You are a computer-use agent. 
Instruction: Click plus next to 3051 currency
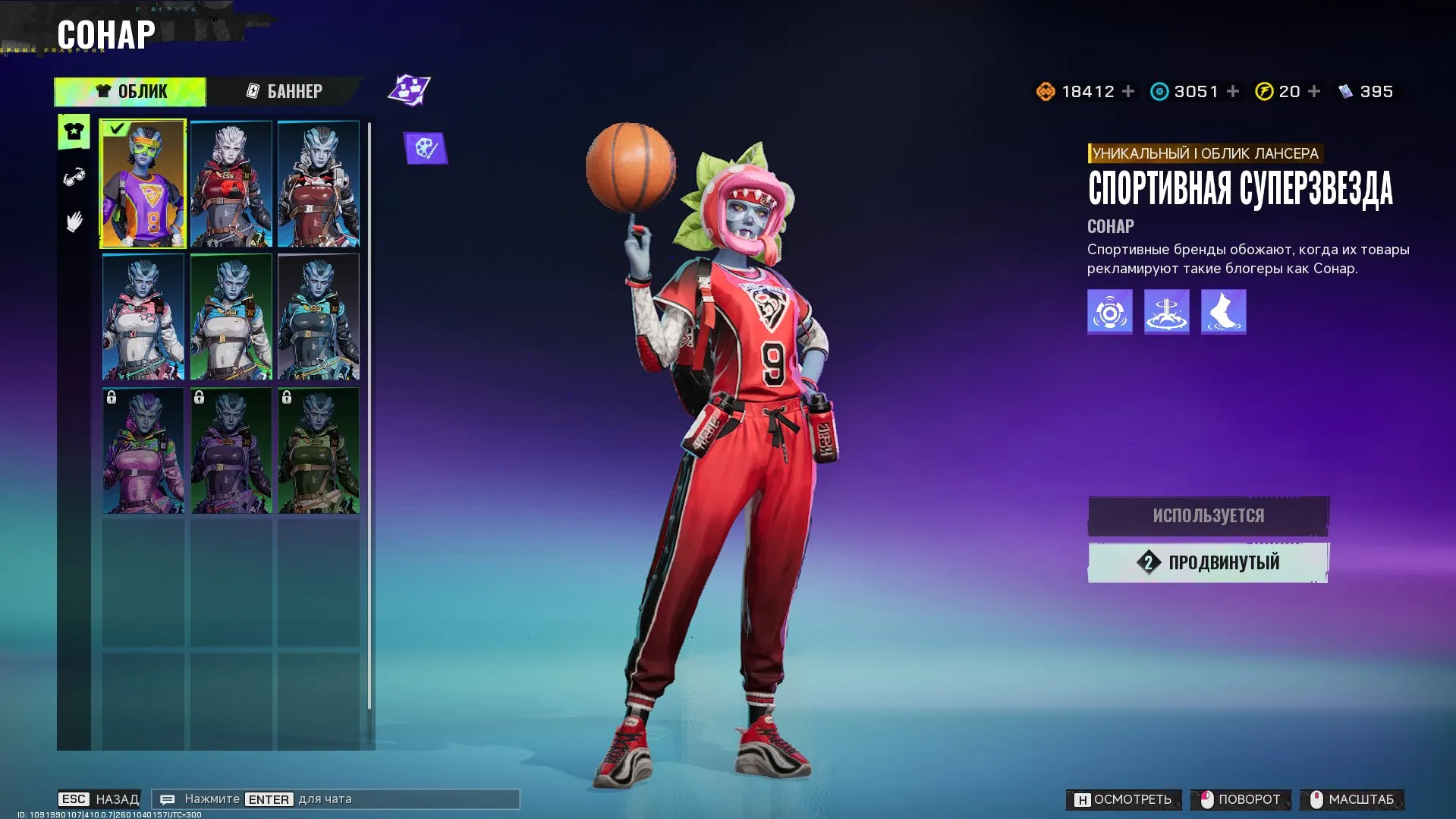point(1233,91)
